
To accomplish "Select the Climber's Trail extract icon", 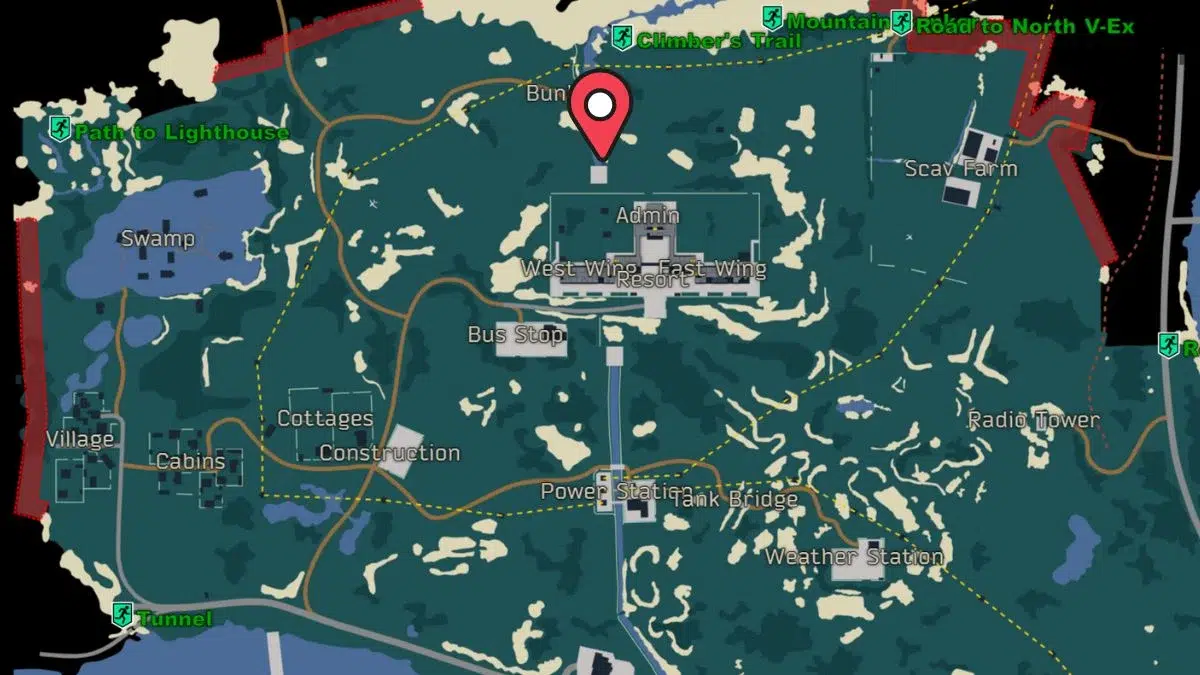I will click(x=622, y=39).
